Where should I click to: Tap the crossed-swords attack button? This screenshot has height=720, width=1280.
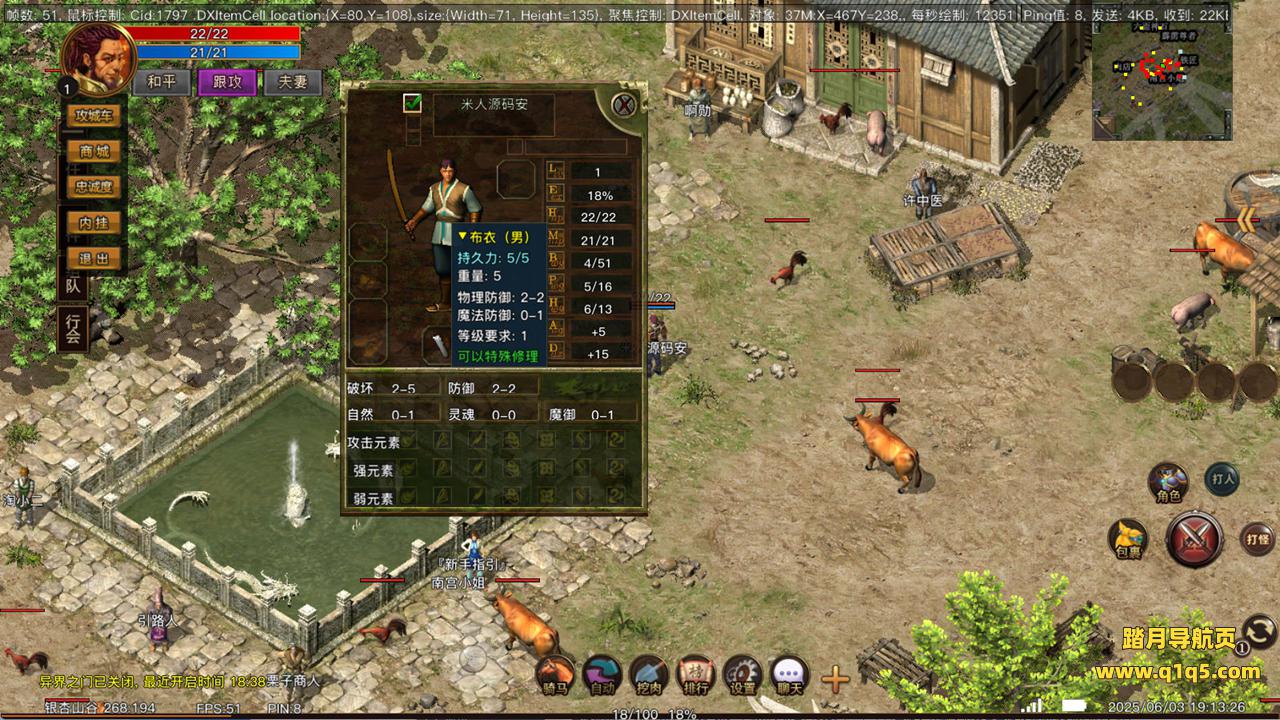(1194, 539)
